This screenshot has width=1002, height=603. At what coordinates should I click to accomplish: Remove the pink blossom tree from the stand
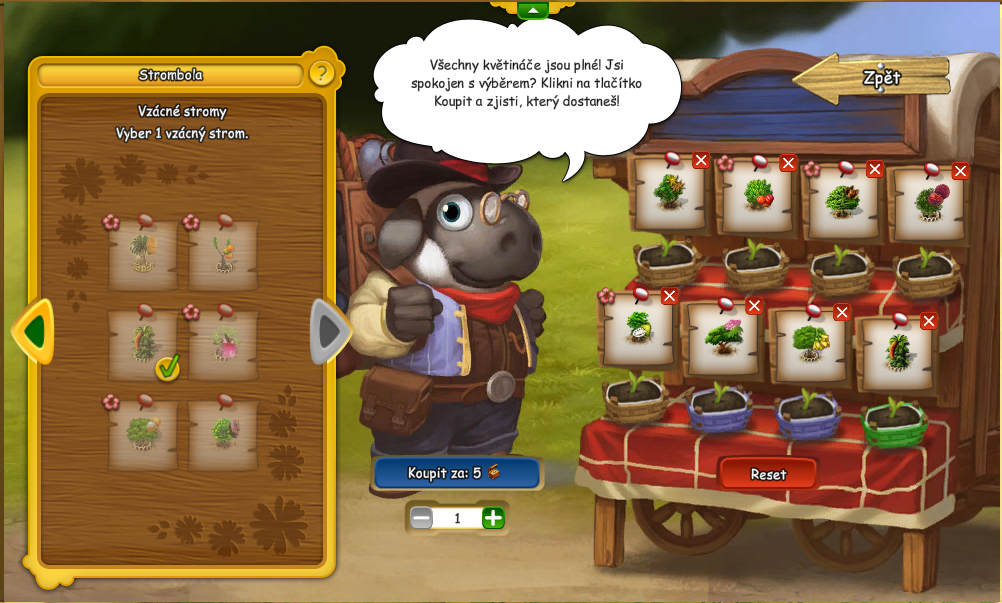coord(754,305)
